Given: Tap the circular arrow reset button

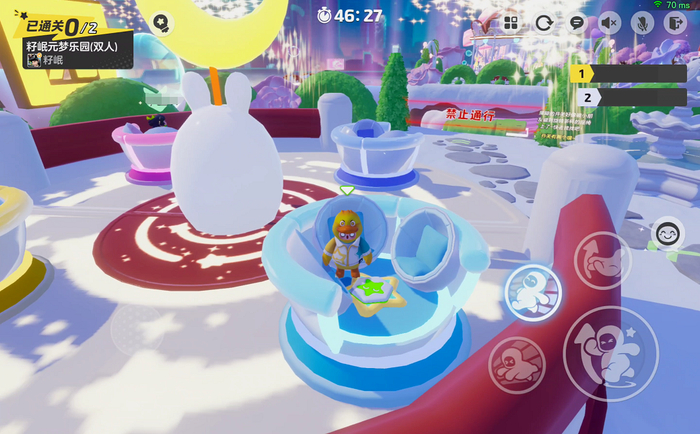Looking at the screenshot, I should [x=544, y=23].
